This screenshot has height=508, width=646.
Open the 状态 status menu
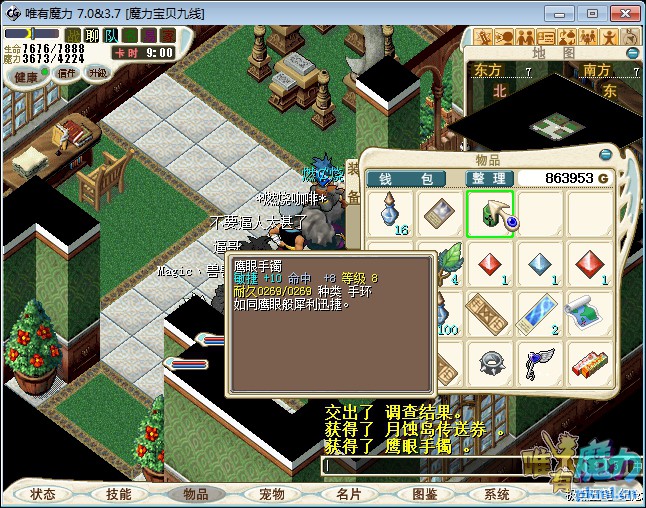[43, 494]
